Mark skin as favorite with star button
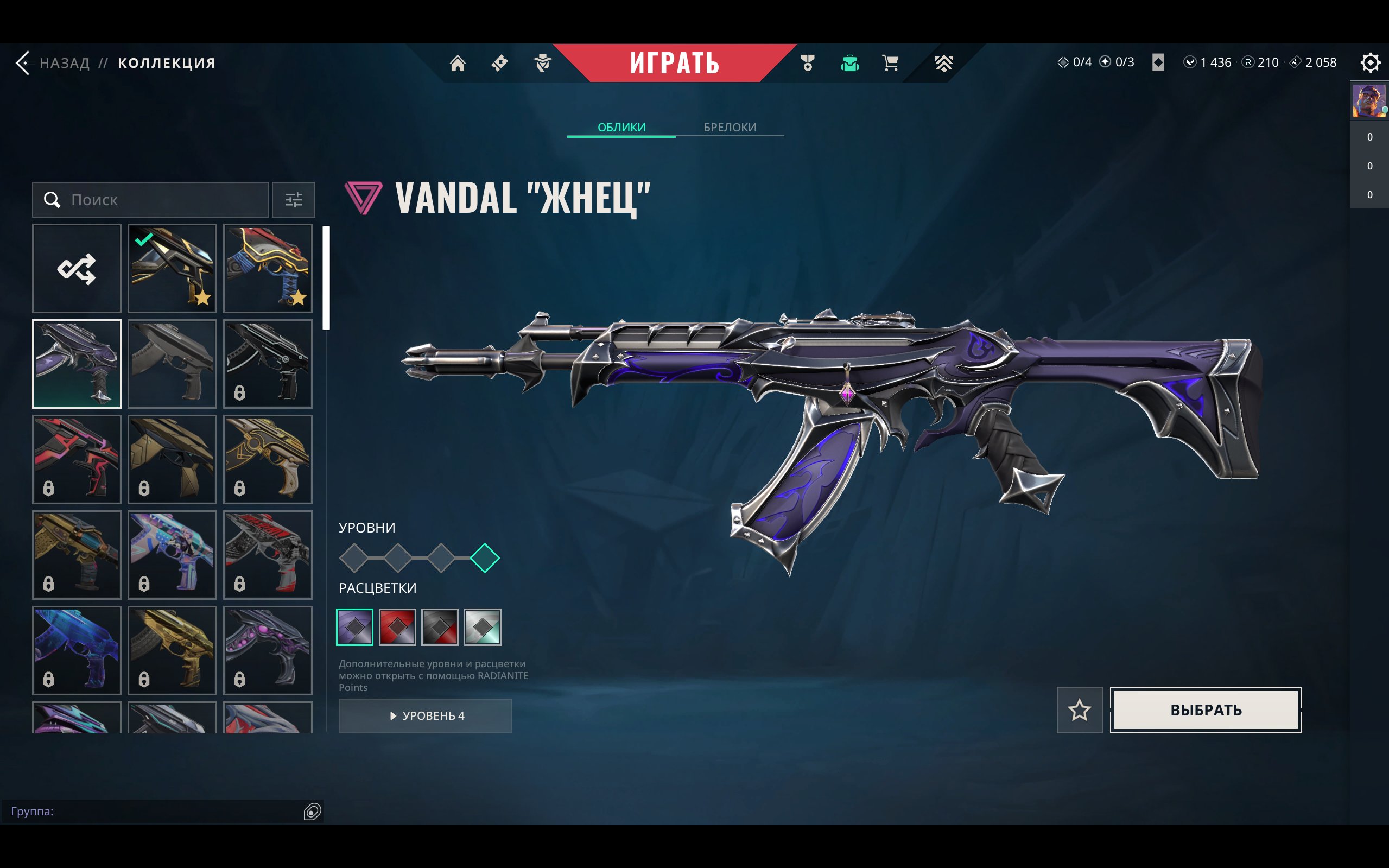 tap(1079, 710)
